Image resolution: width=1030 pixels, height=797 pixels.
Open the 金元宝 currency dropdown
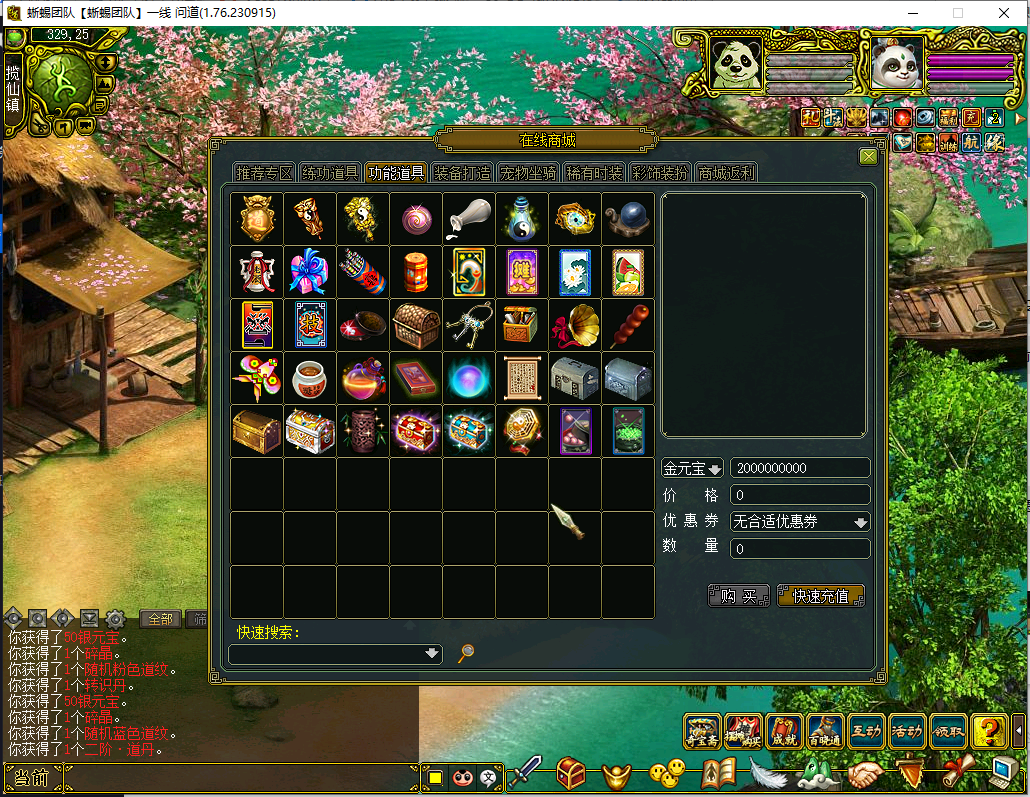click(x=692, y=469)
